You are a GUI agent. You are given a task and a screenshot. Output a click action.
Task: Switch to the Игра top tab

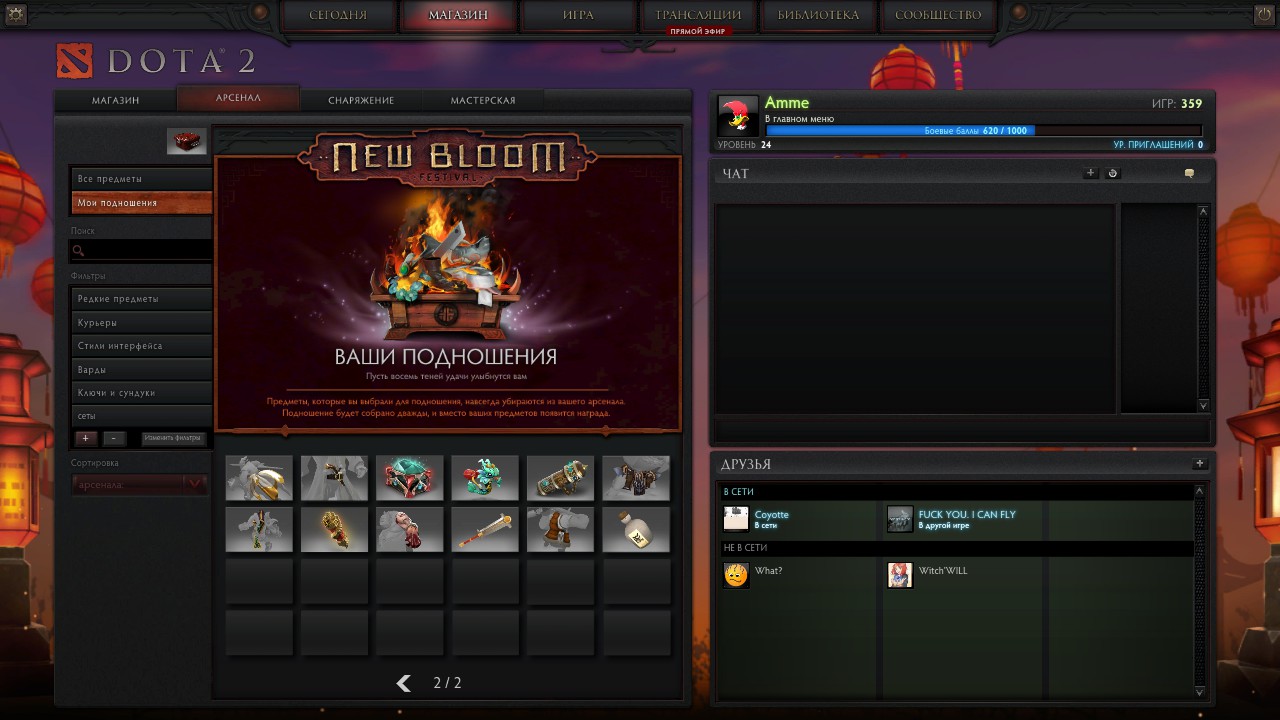tap(578, 15)
